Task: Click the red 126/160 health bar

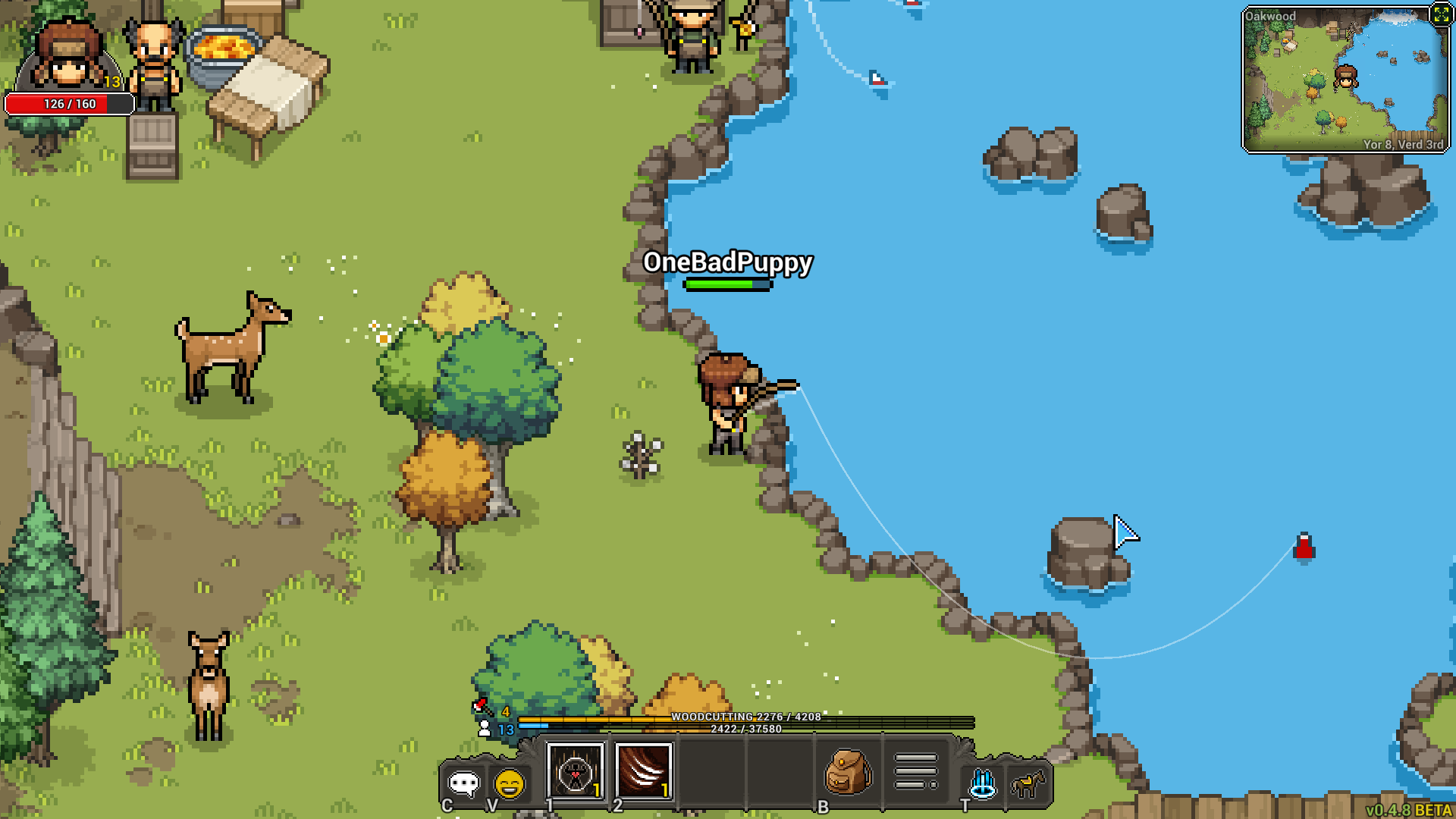Action: coord(68,105)
